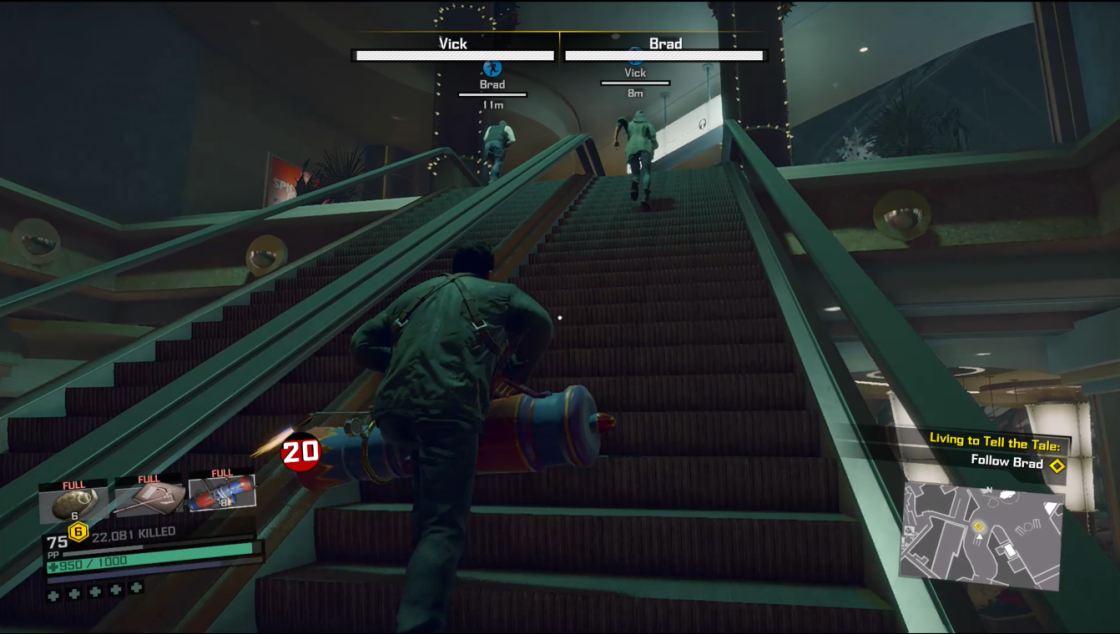The image size is (1120, 634).
Task: Select the grenade inventory slot
Action: tap(73, 499)
